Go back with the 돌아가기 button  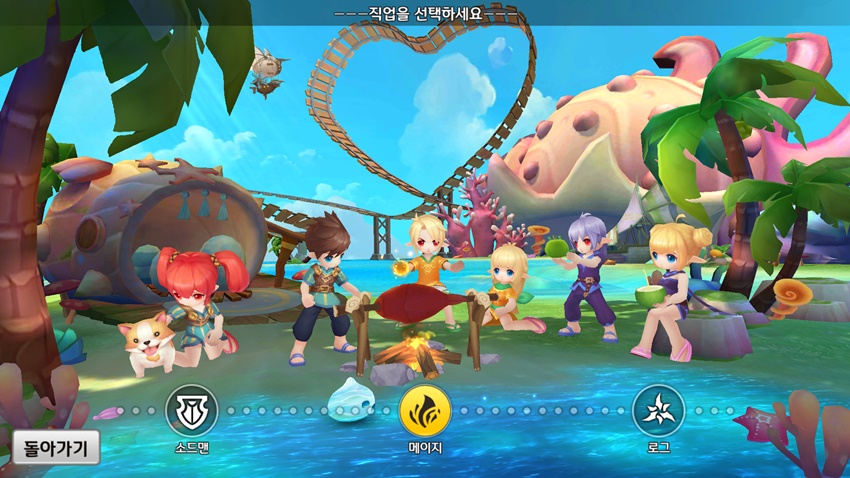coord(56,446)
